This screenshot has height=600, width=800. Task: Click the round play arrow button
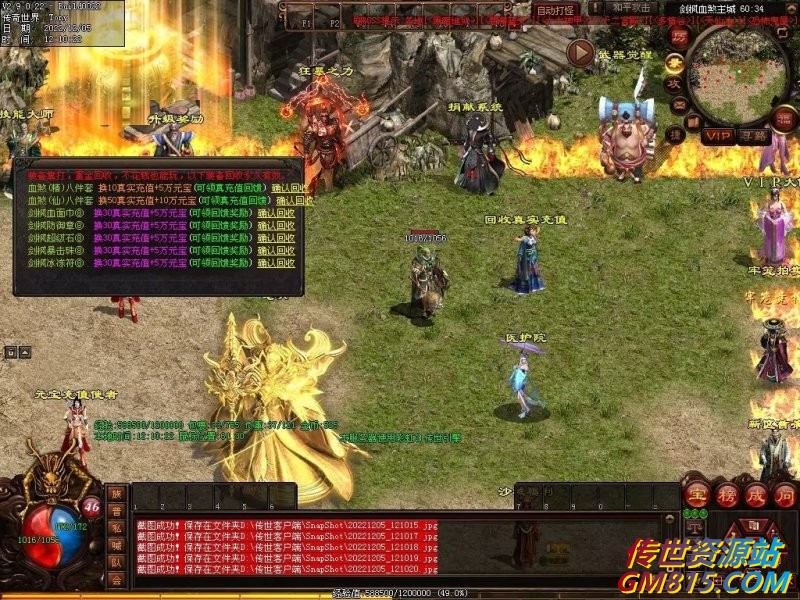click(579, 51)
